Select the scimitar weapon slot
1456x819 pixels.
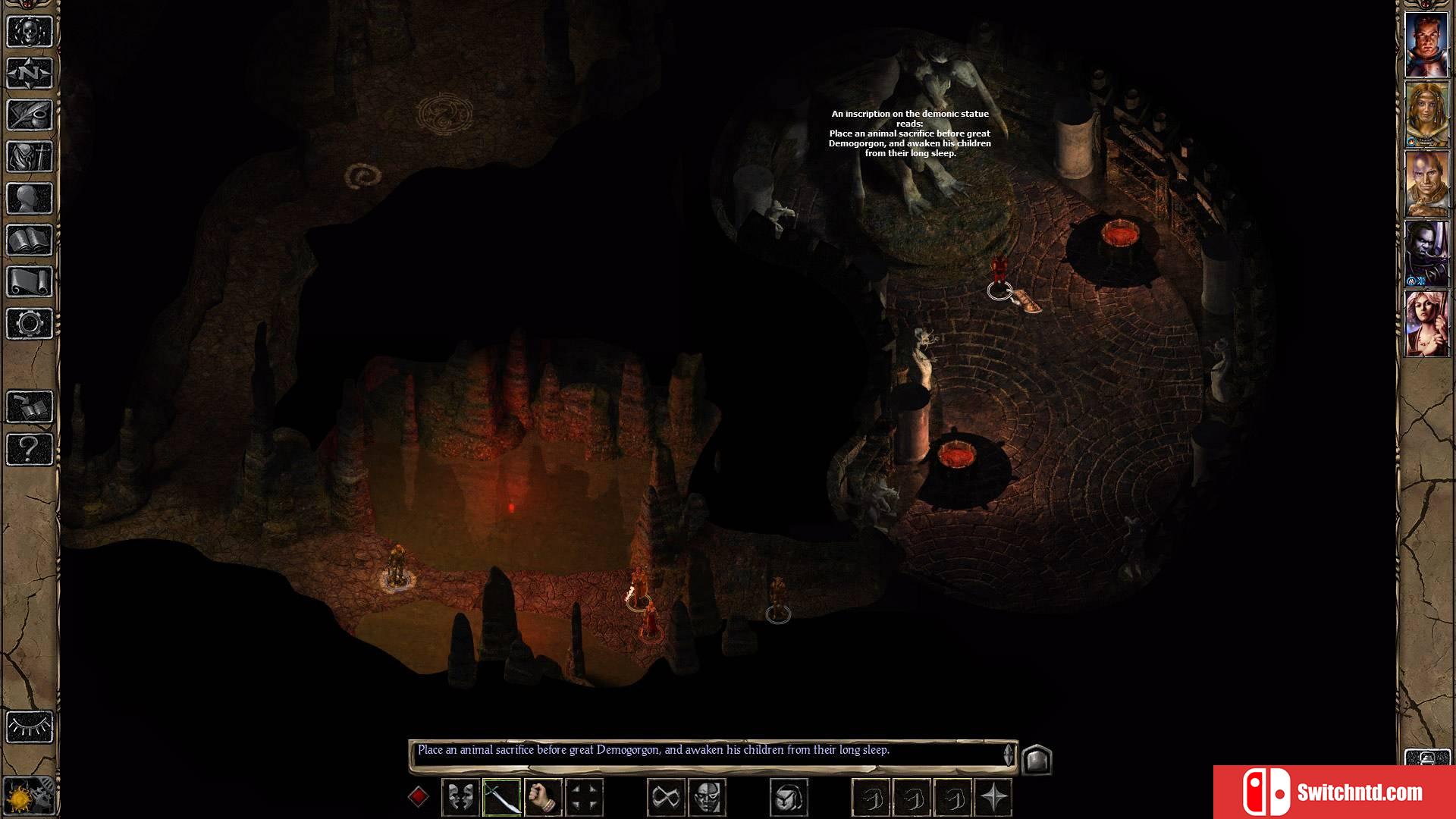pos(501,798)
